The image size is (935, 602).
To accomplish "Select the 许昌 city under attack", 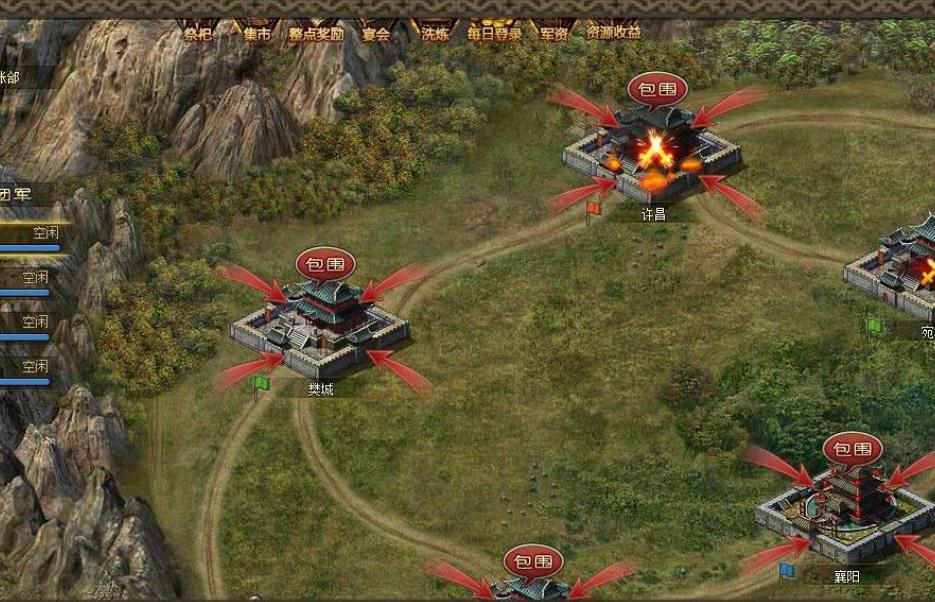I will 652,158.
